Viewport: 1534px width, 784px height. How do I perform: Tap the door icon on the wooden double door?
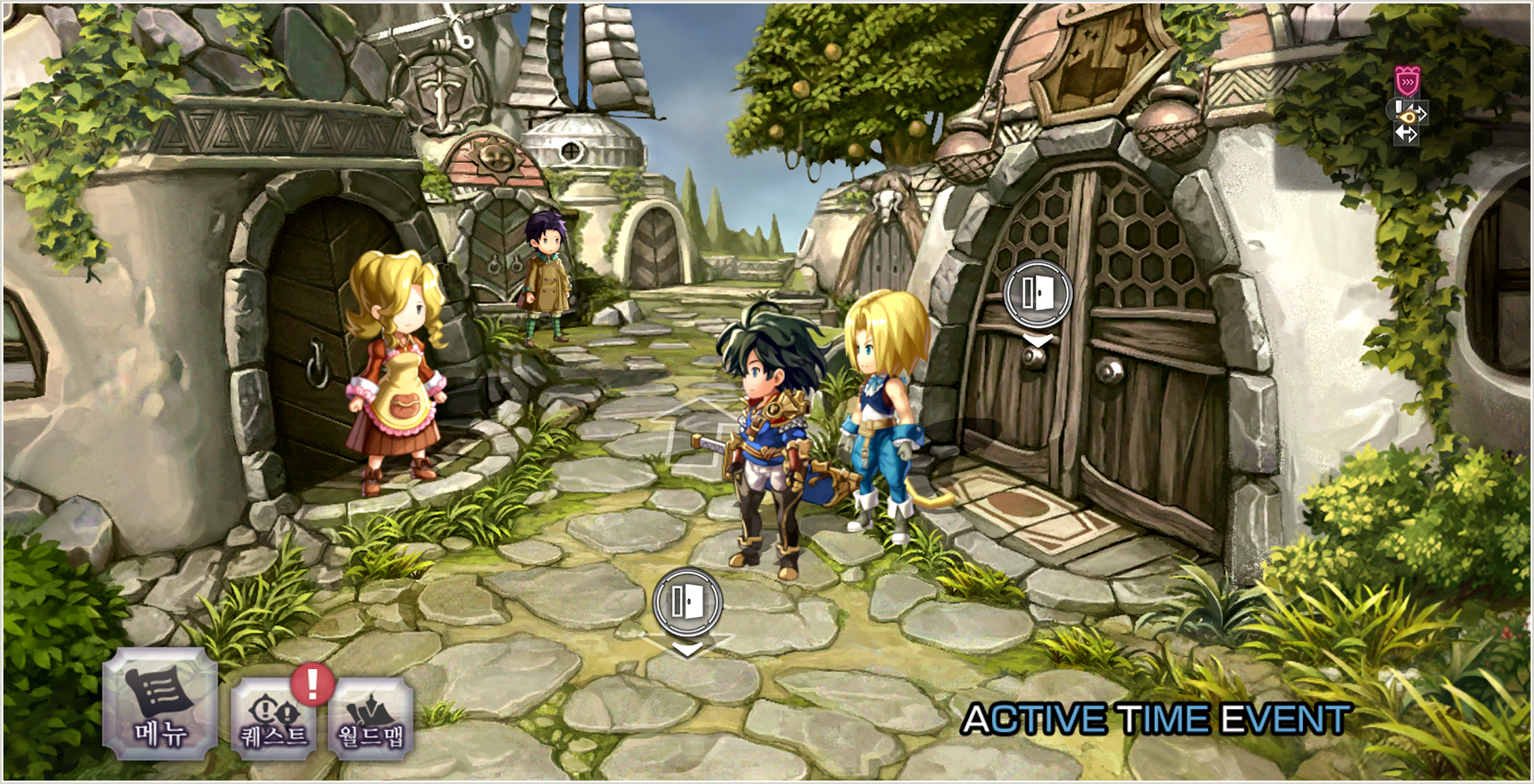click(x=1037, y=294)
